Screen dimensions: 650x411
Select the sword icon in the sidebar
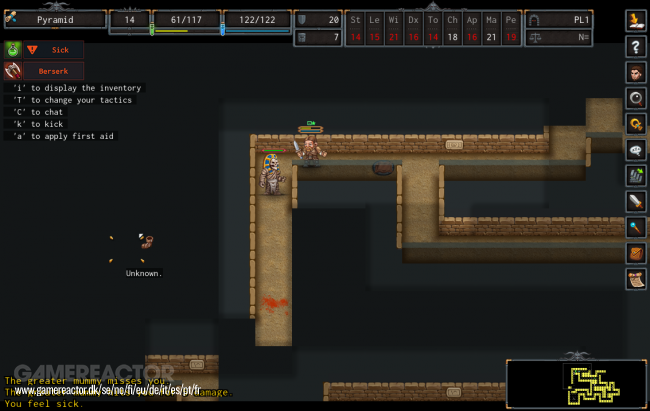pyautogui.click(x=636, y=202)
